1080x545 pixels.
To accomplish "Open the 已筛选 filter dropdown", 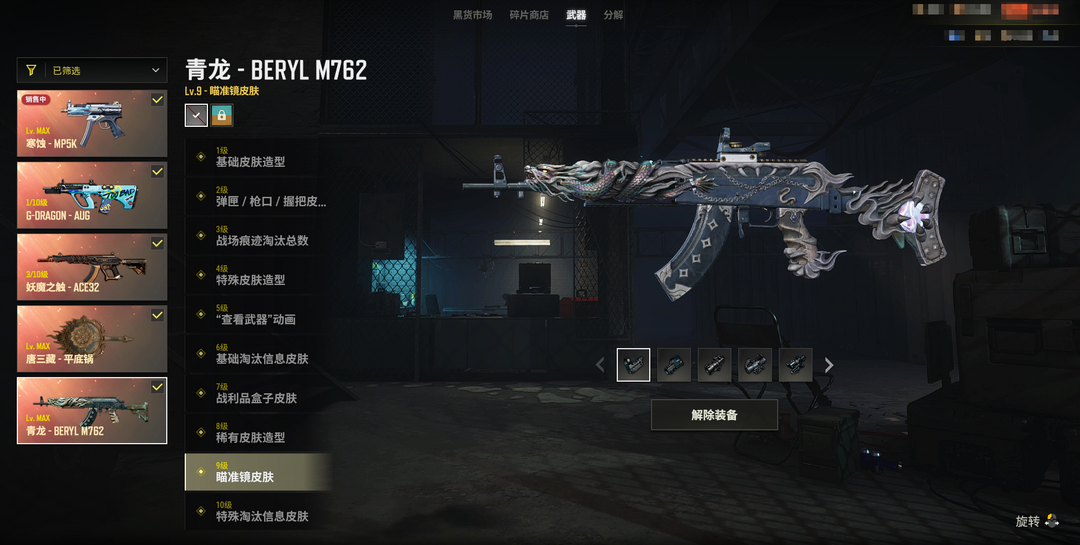I will [92, 70].
